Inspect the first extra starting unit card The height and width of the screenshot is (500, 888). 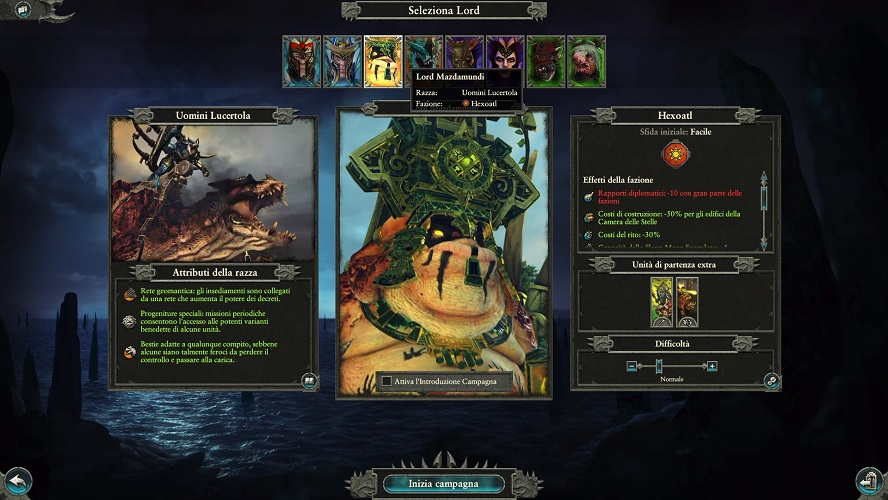[x=660, y=302]
